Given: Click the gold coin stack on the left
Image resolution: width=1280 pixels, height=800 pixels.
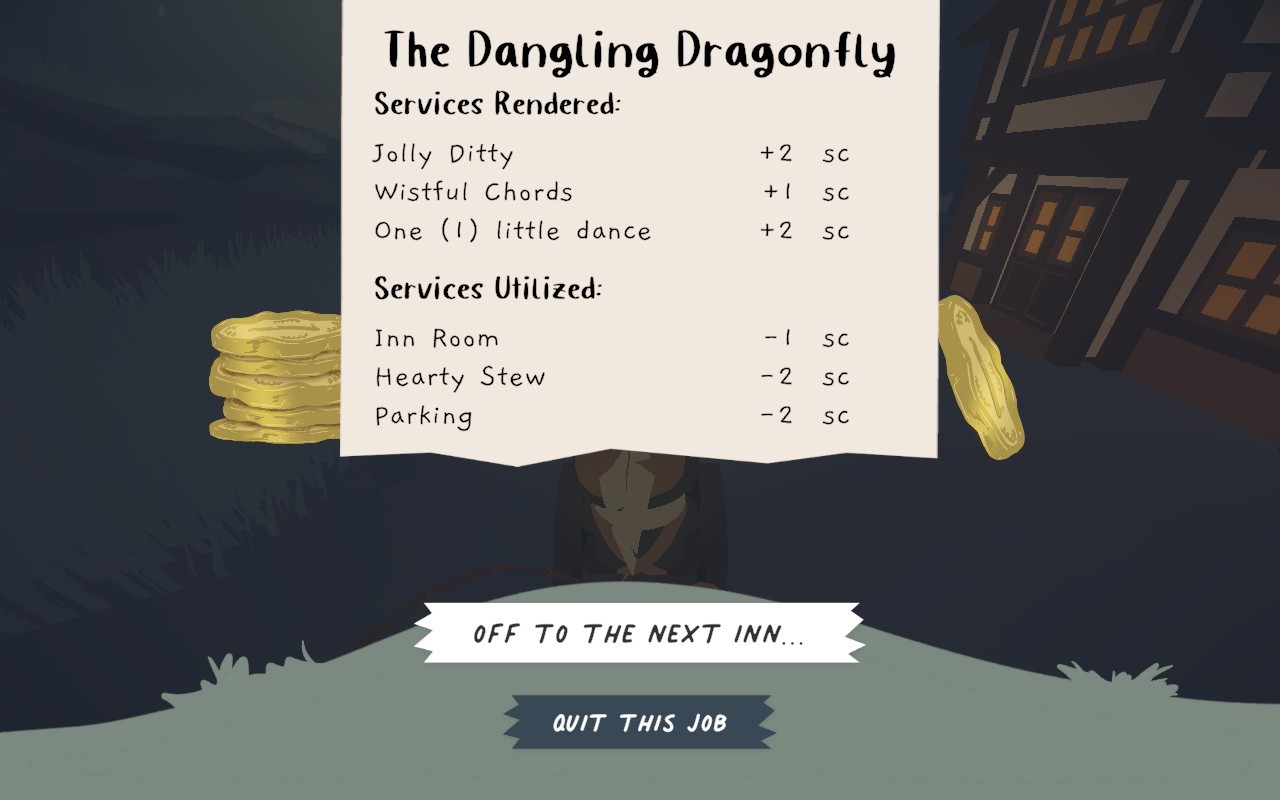Looking at the screenshot, I should [270, 375].
